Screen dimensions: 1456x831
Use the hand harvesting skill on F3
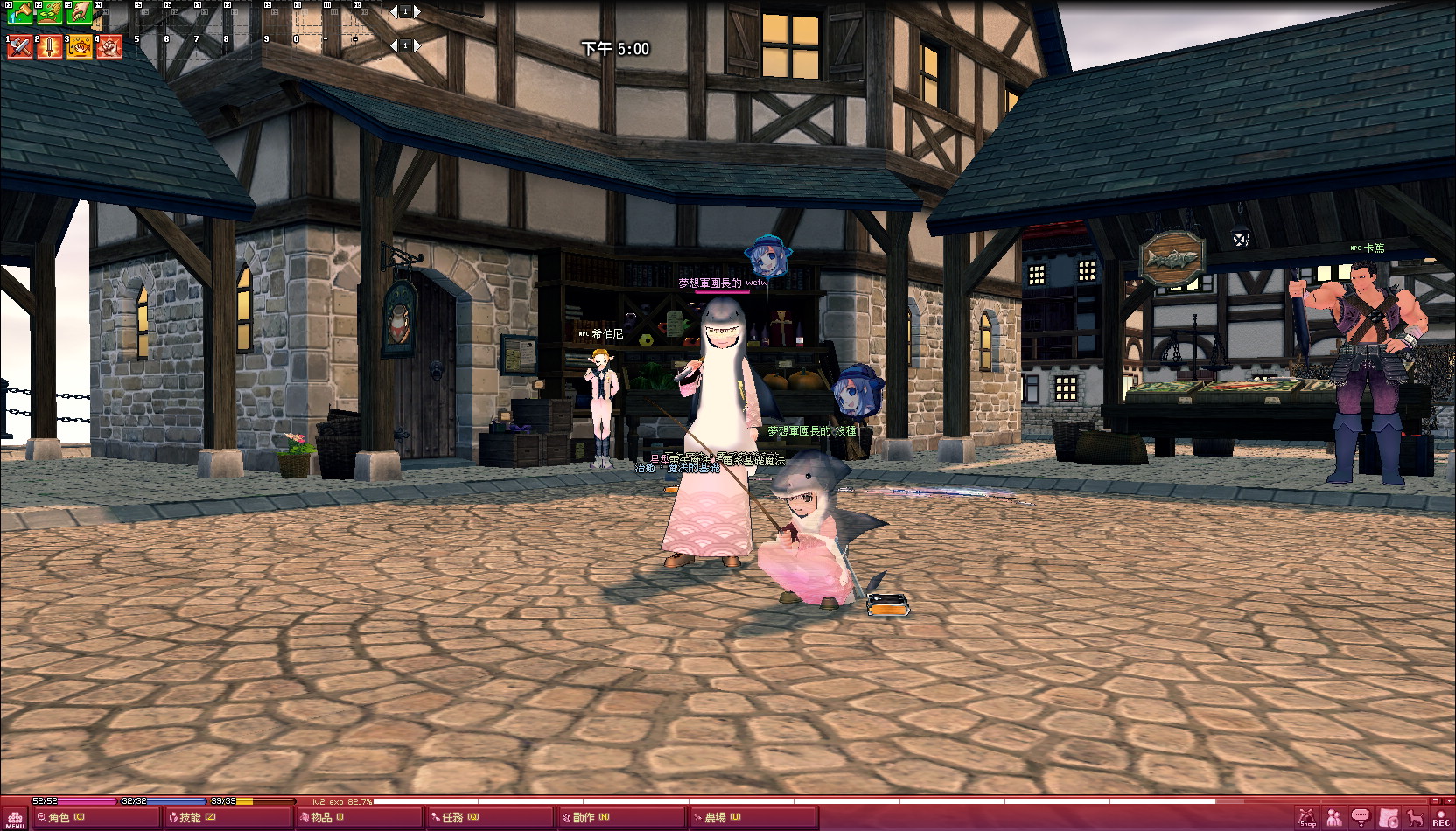pos(80,12)
